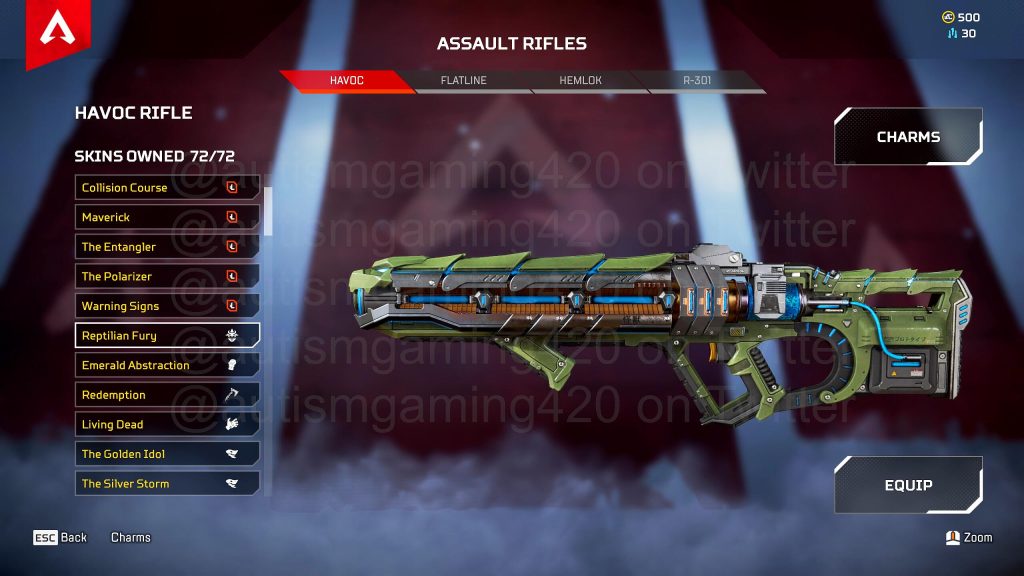Open the Flatline weapon tab
This screenshot has width=1024, height=576.
pyautogui.click(x=464, y=81)
